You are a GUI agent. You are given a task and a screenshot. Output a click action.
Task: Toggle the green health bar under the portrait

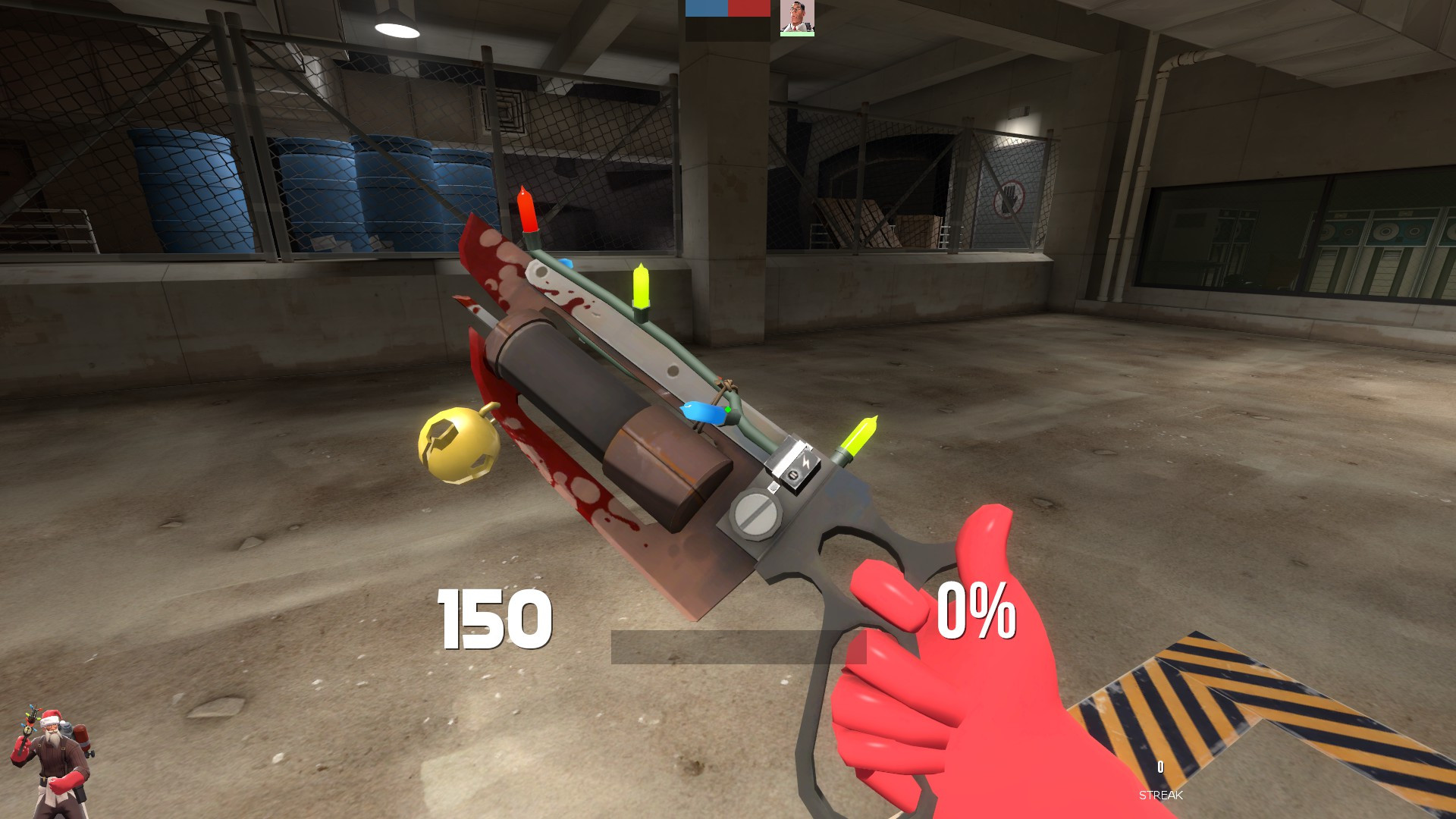(x=795, y=33)
